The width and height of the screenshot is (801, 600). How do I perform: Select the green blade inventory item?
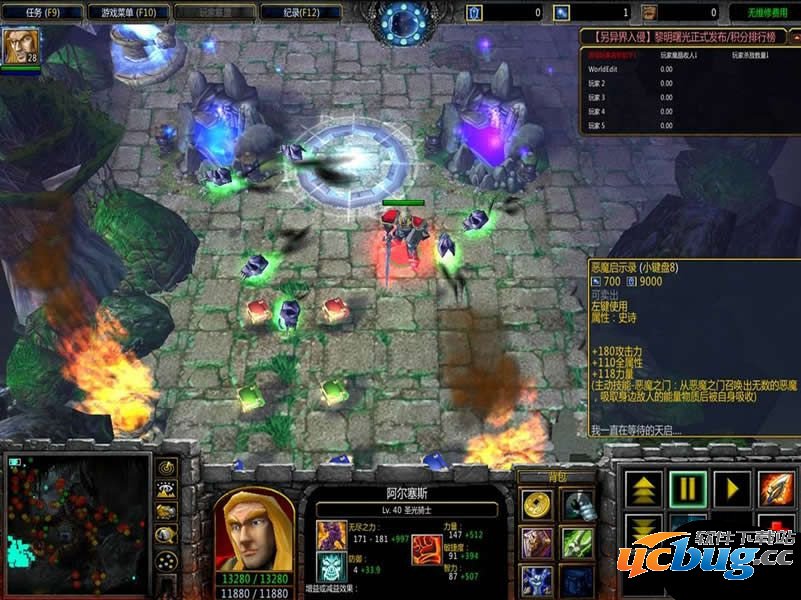(x=577, y=543)
